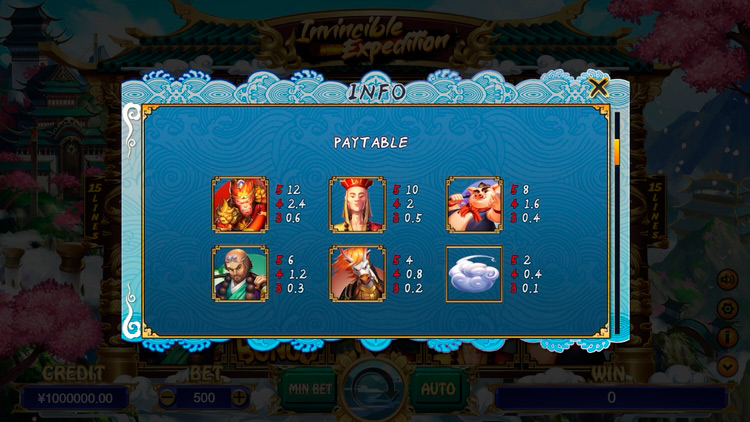750x422 pixels.
Task: Decrease the bet with the minus button
Action: point(168,397)
